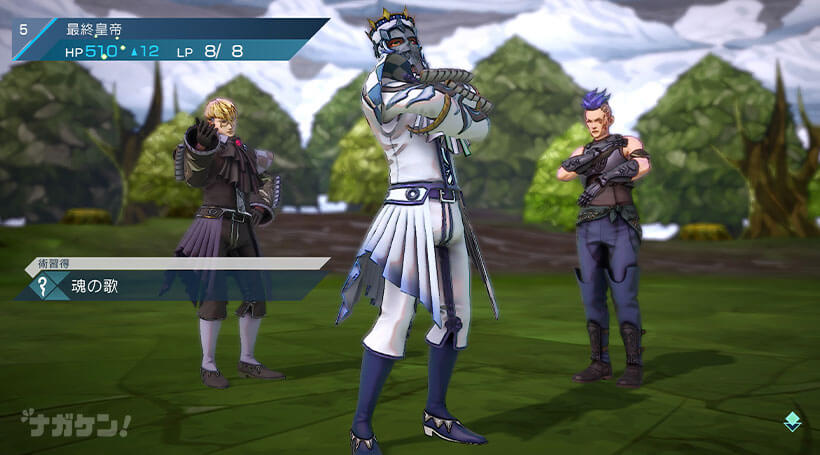Select the 最終皇帝 character status panel

[170, 40]
